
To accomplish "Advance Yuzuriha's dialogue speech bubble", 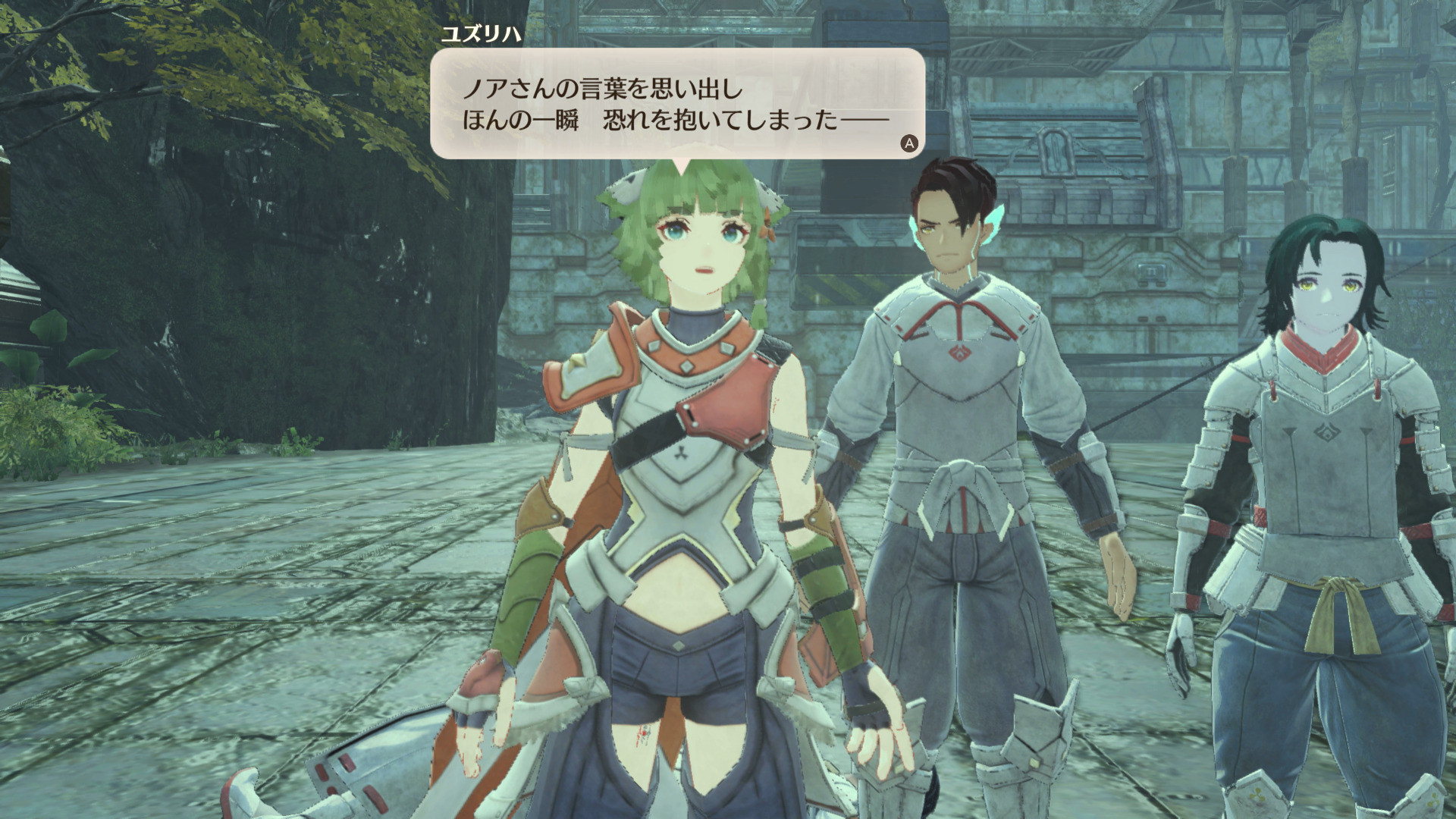I will click(x=908, y=143).
